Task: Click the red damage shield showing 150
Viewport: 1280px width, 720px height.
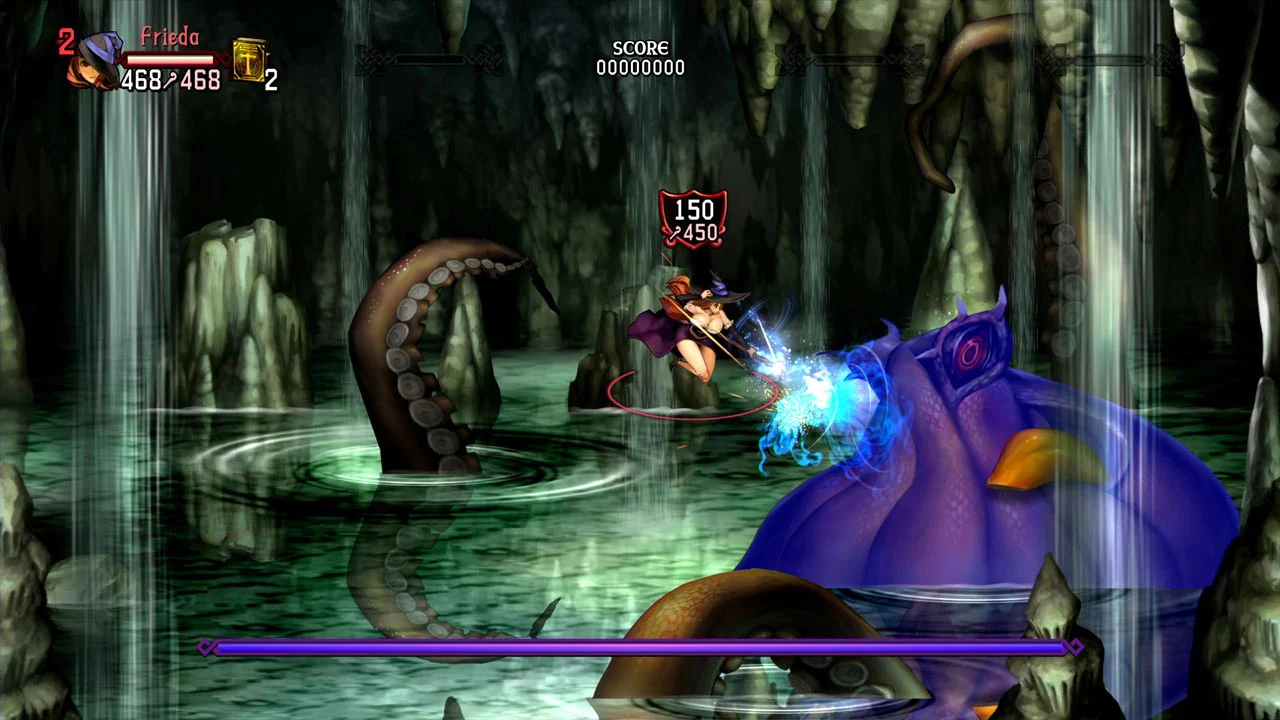Action: tap(694, 210)
